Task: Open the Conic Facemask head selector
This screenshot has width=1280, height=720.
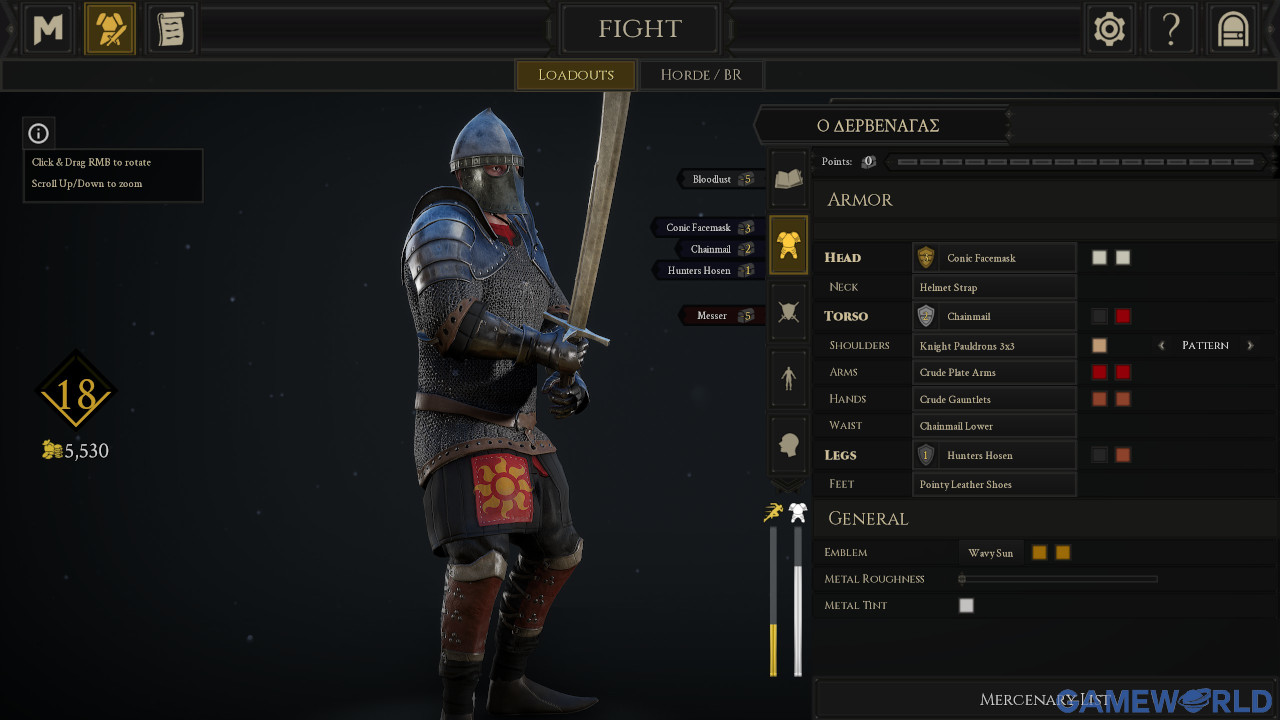Action: (993, 257)
